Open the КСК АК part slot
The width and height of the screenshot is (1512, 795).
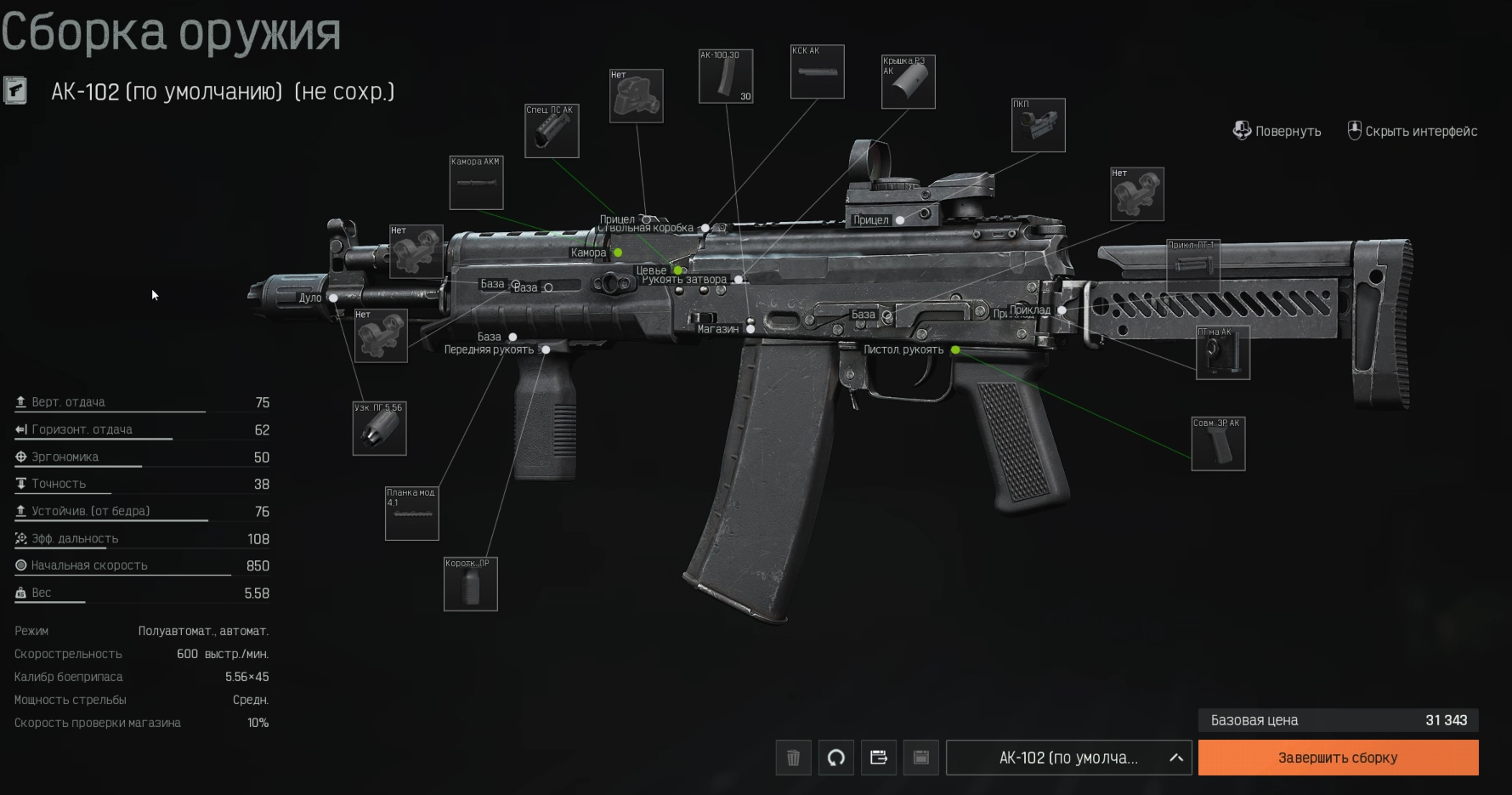817,72
